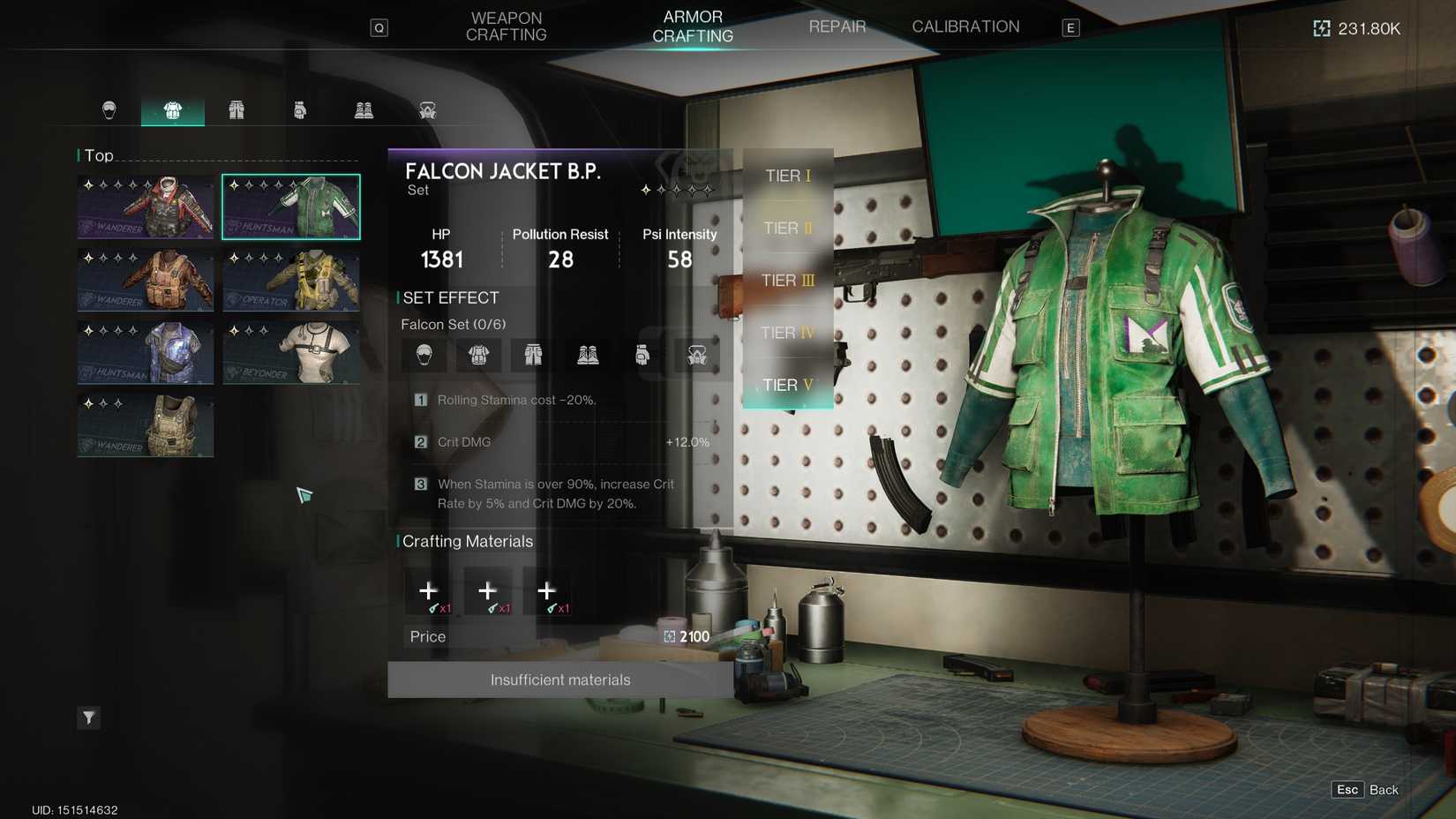Open the gas mask armor category
The image size is (1456, 819).
point(428,110)
